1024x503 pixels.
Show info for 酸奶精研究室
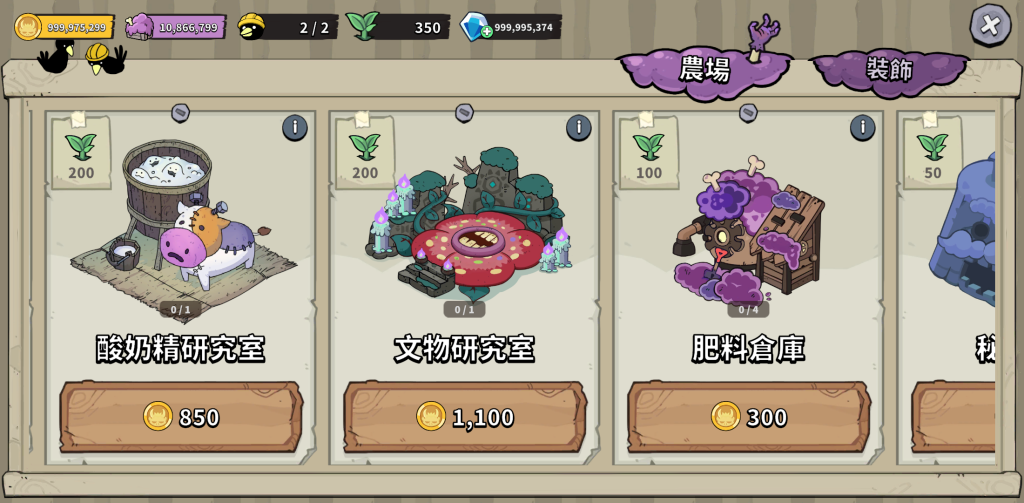(294, 127)
